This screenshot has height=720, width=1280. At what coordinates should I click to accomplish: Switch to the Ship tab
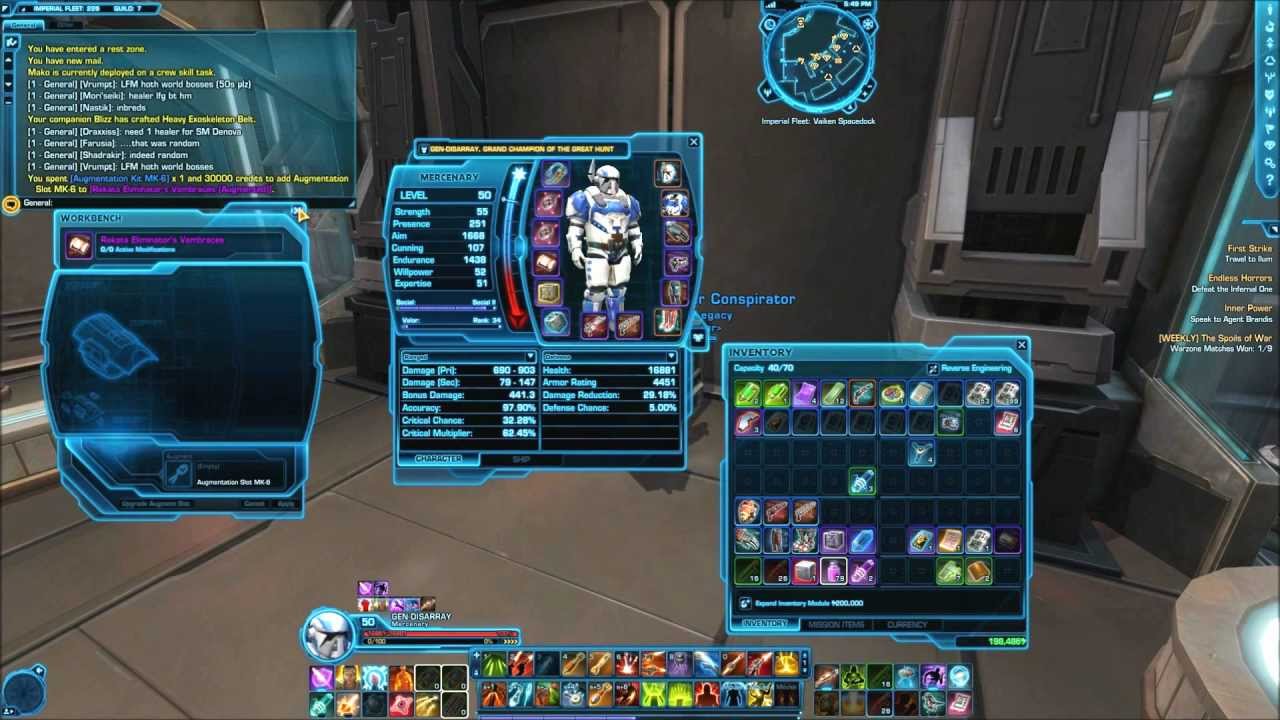[521, 459]
